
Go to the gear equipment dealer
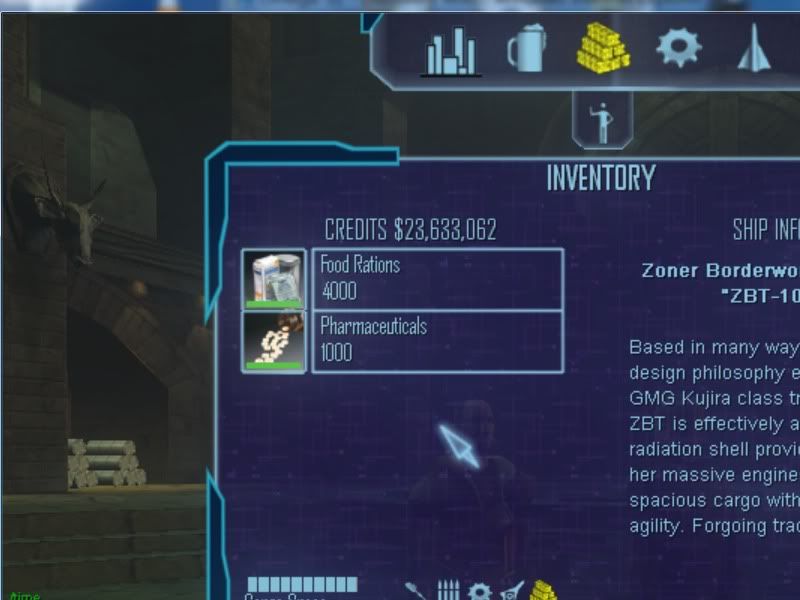point(679,47)
